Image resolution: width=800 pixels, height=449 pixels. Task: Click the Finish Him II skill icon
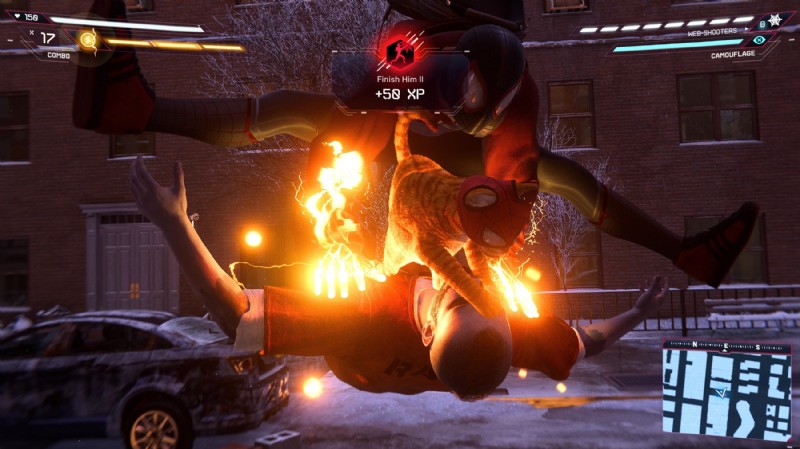click(x=399, y=49)
